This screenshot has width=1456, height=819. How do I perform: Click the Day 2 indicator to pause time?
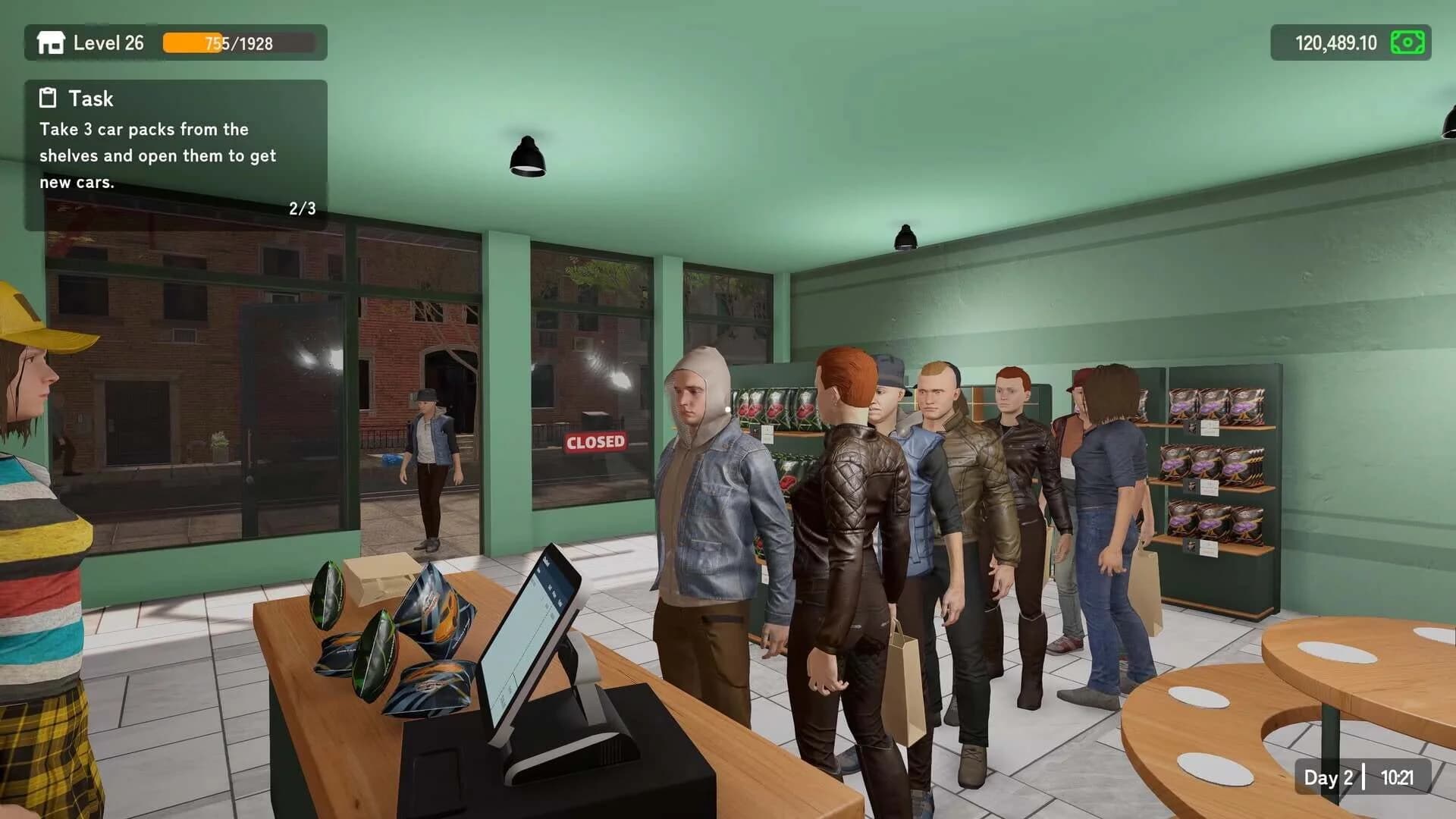coord(1328,778)
